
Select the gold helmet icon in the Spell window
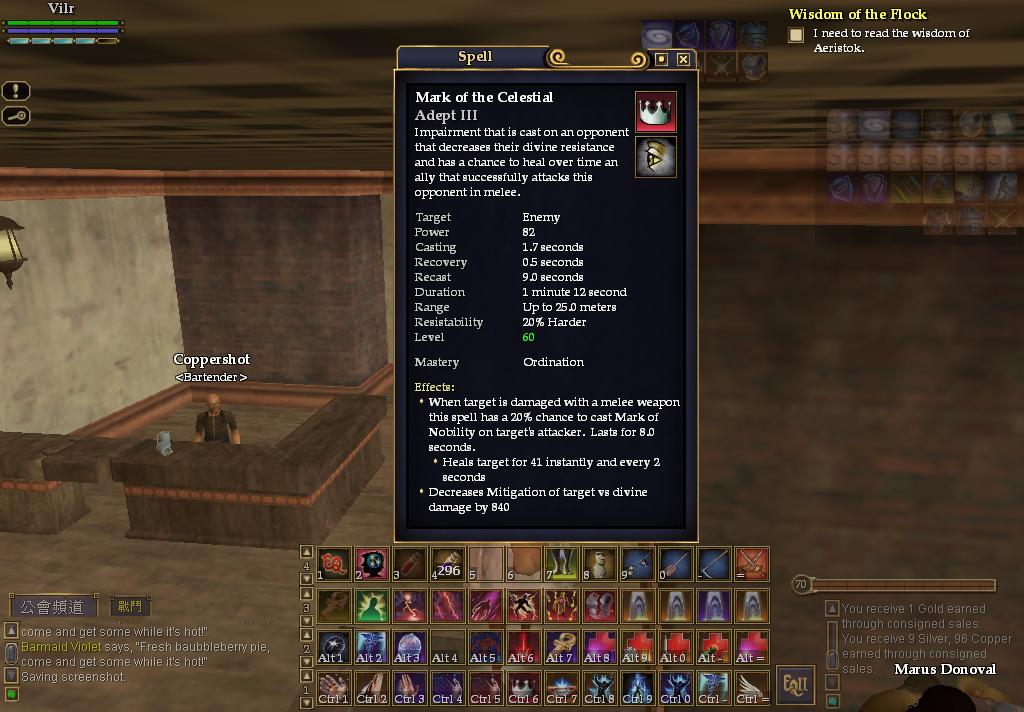[656, 157]
